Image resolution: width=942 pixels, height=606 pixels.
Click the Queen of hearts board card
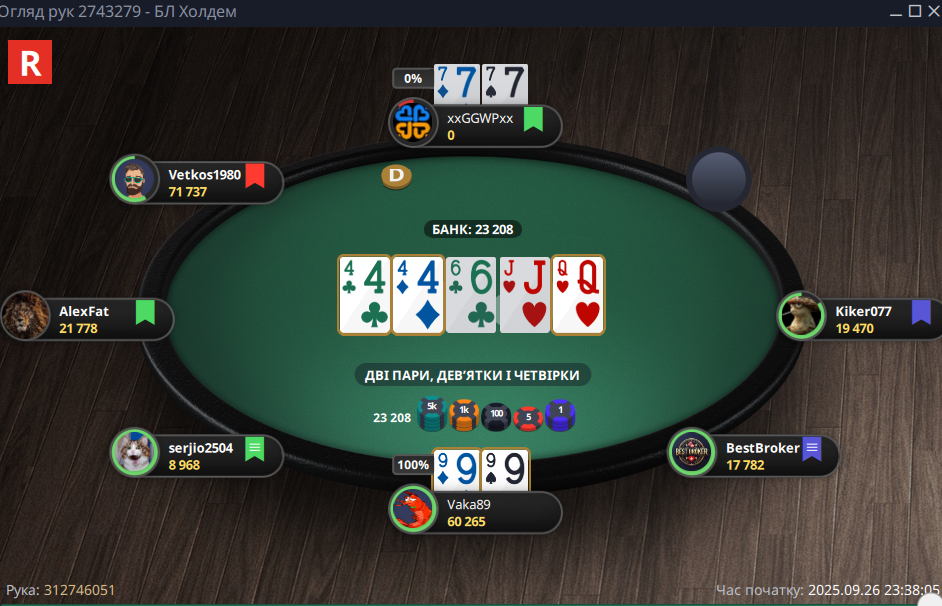[x=579, y=294]
